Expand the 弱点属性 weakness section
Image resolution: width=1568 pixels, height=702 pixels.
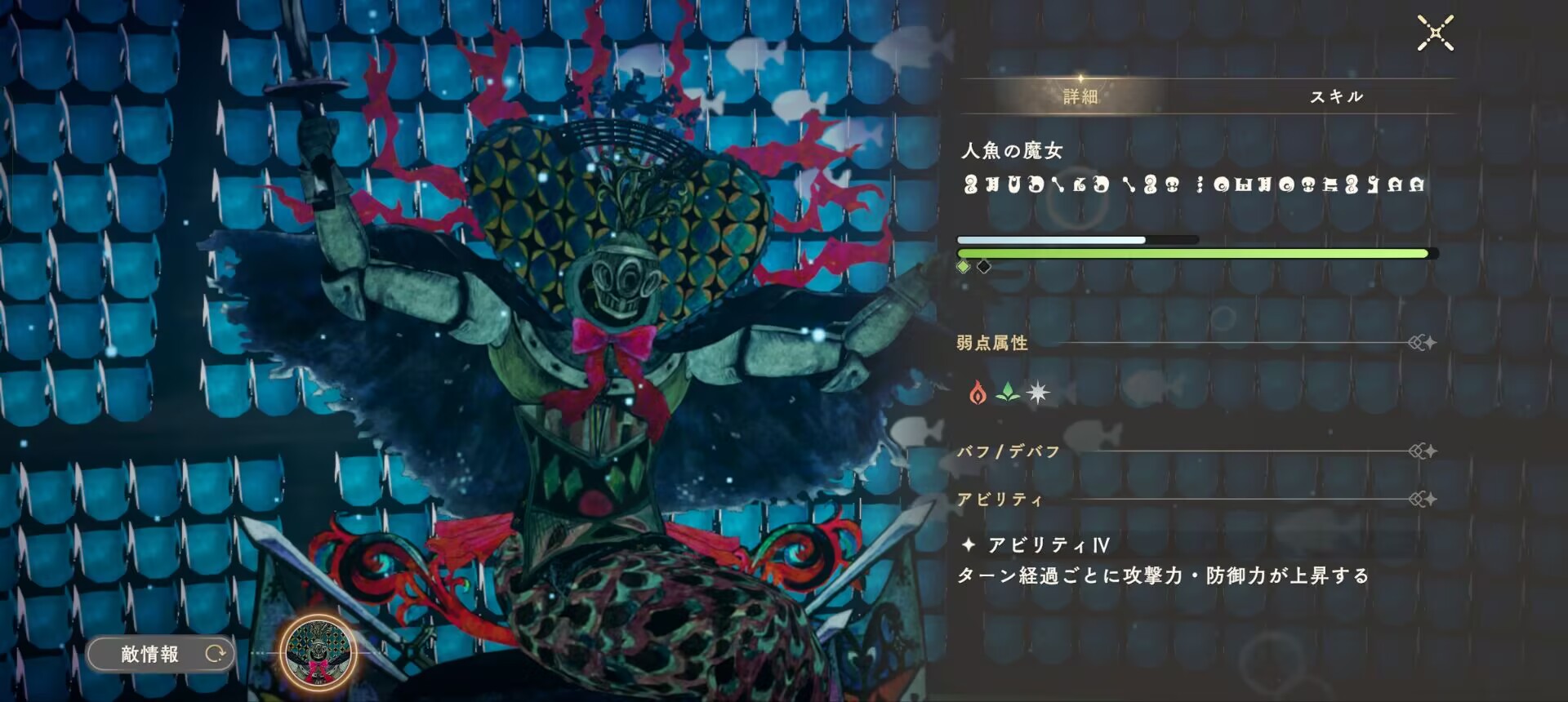(x=991, y=343)
